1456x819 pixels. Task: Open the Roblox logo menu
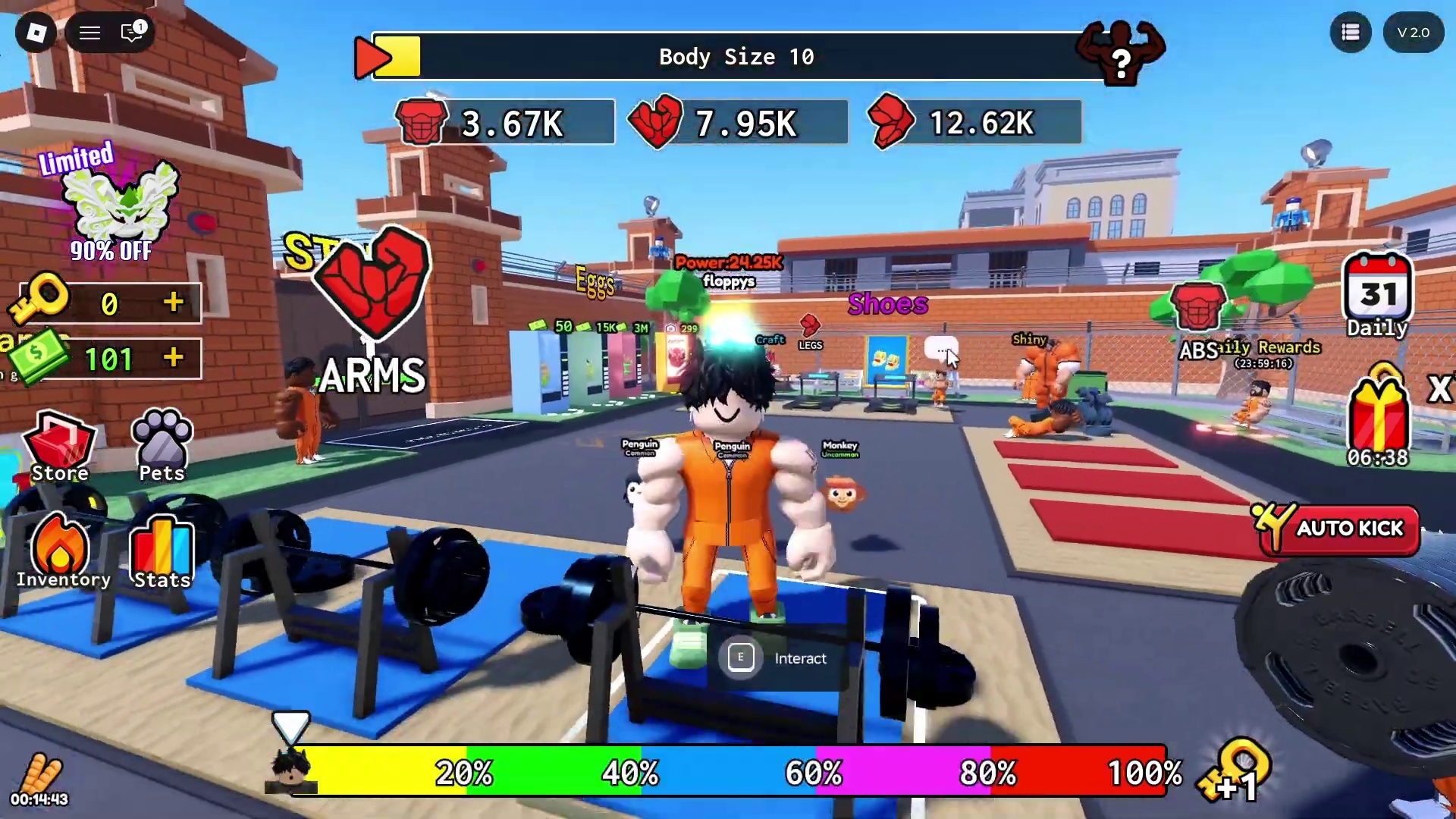click(x=36, y=33)
